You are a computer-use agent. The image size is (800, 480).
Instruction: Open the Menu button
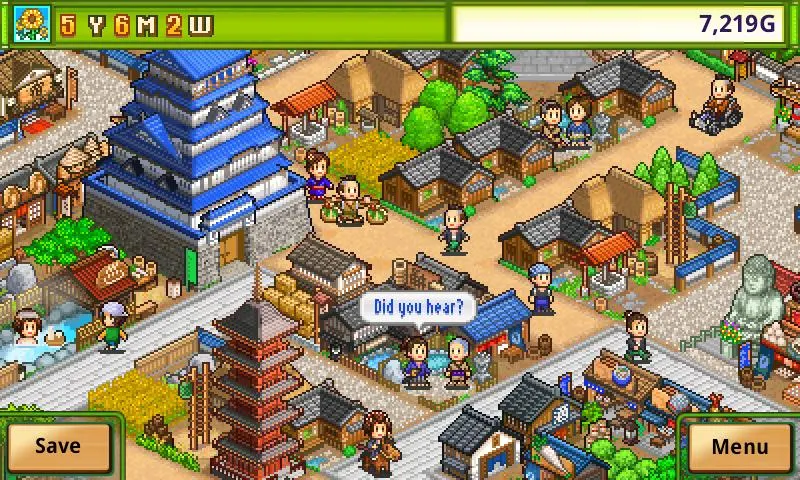740,446
